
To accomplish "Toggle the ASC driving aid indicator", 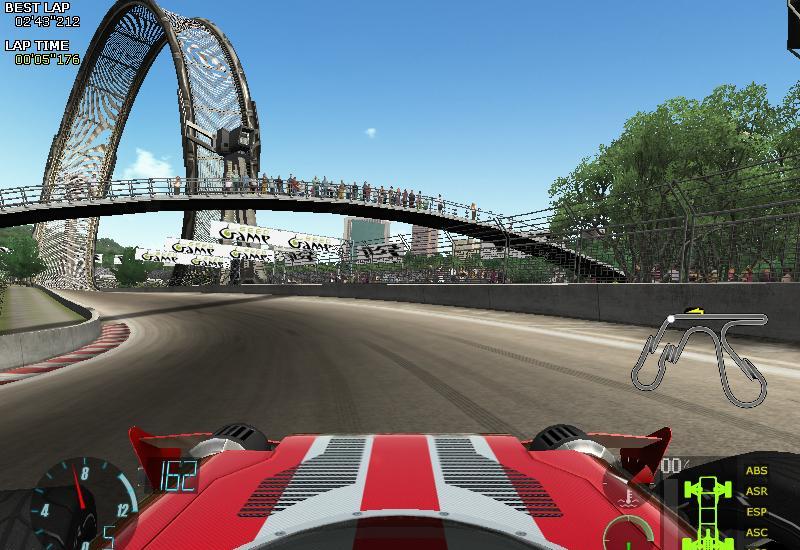I will coord(757,532).
